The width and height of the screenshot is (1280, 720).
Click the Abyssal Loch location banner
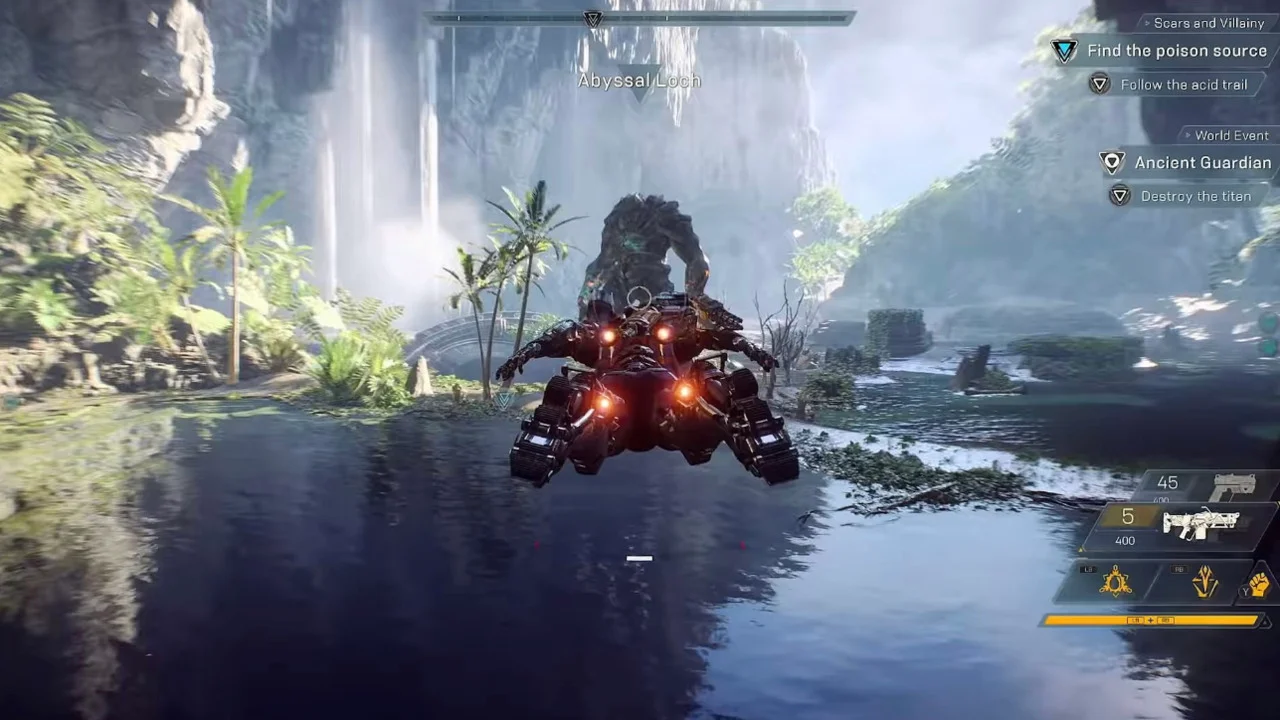tap(639, 80)
